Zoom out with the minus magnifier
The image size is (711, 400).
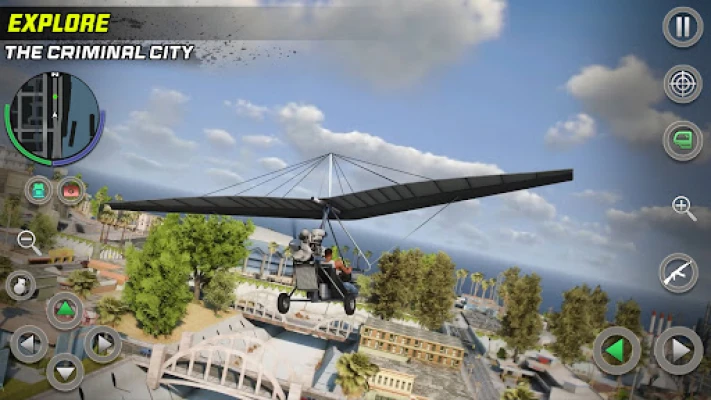28,241
